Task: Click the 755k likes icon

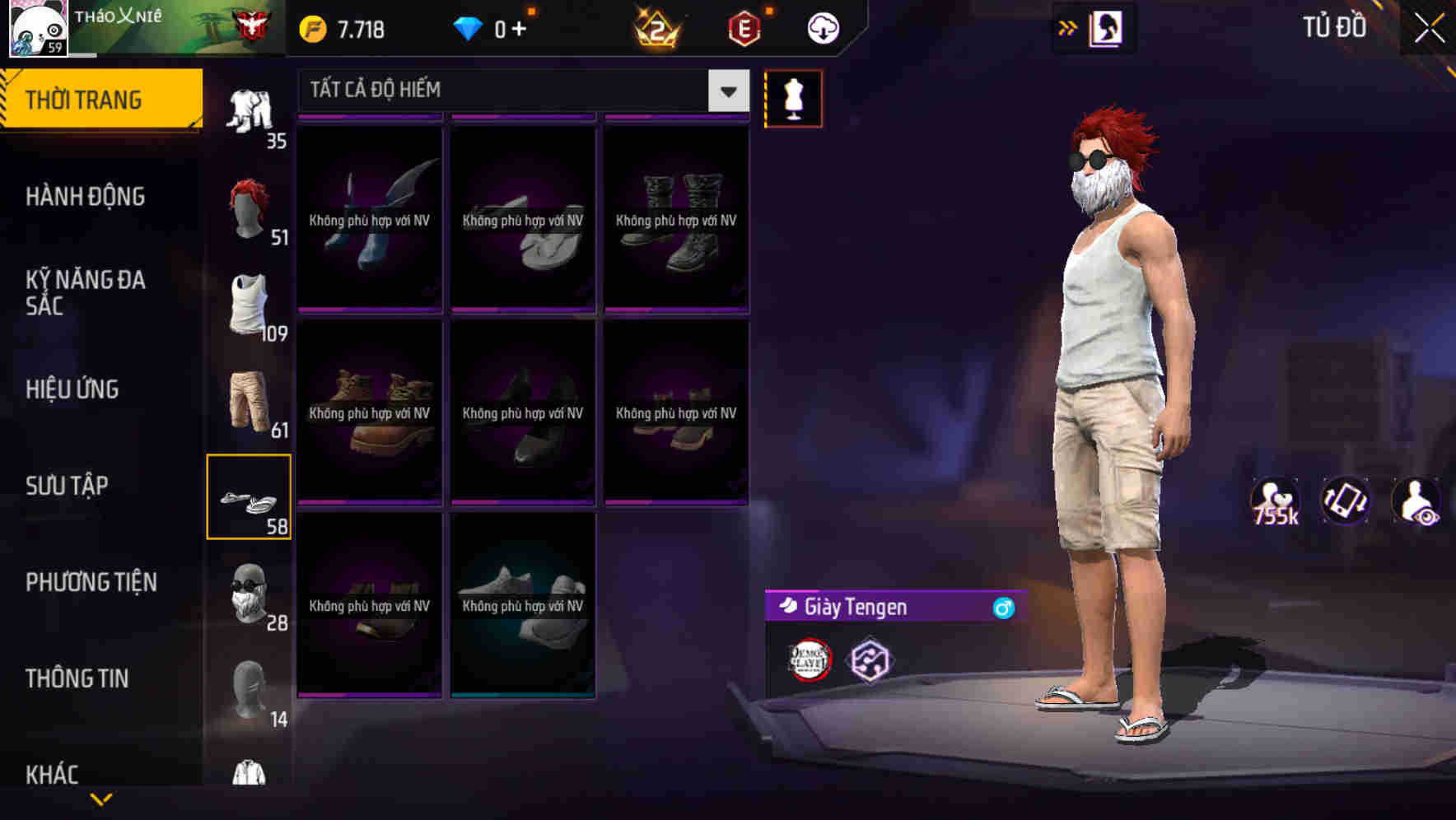Action: pos(1275,501)
